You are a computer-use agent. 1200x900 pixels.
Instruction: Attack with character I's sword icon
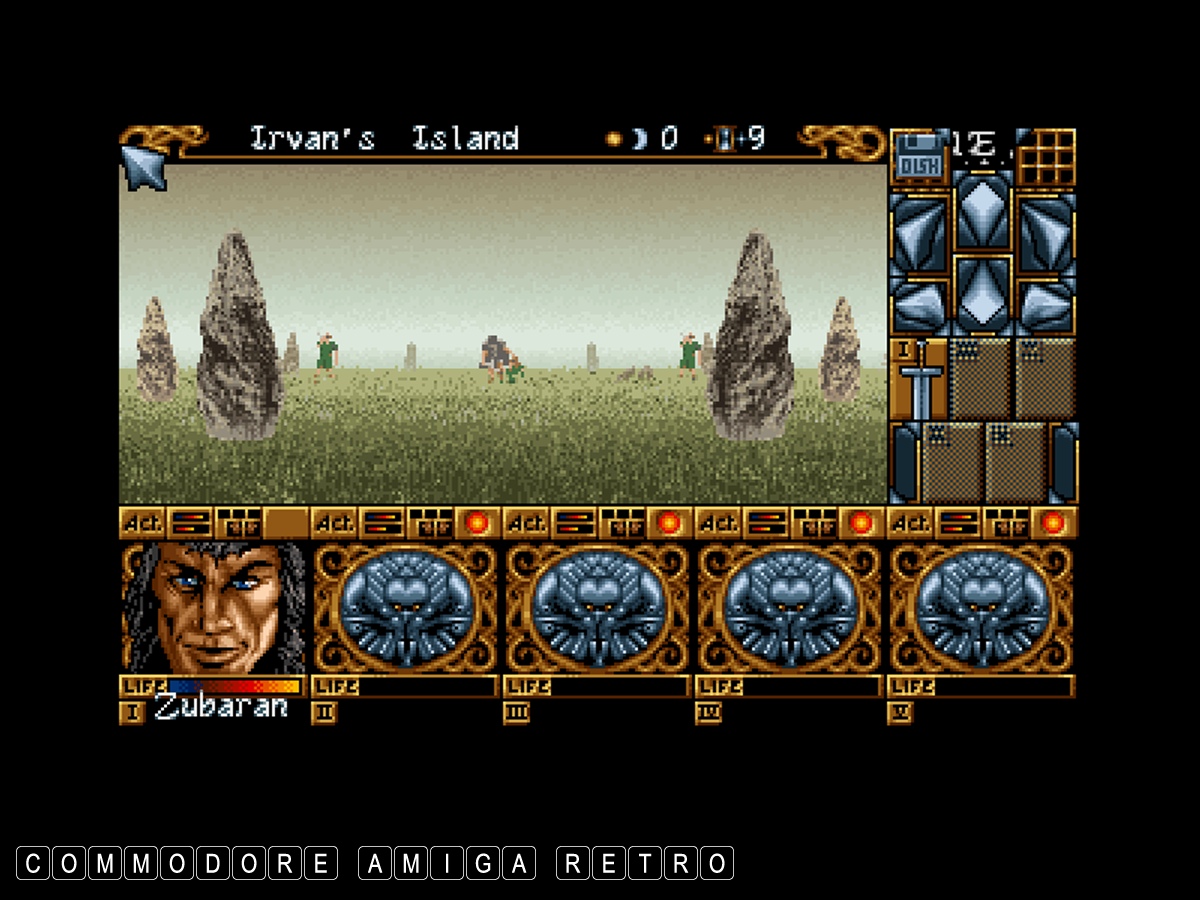(x=919, y=380)
